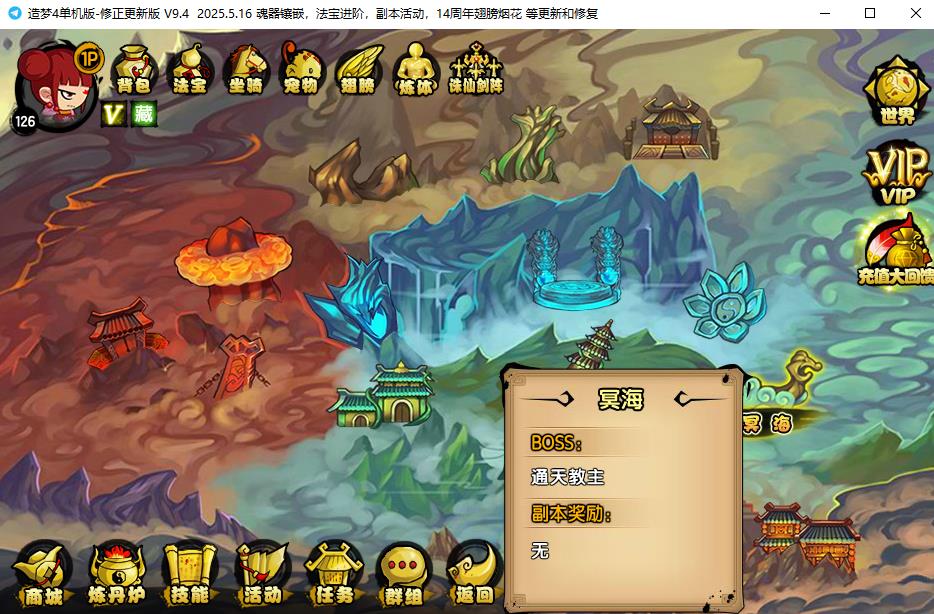
Task: Open the 世界 world map button
Action: (x=897, y=92)
